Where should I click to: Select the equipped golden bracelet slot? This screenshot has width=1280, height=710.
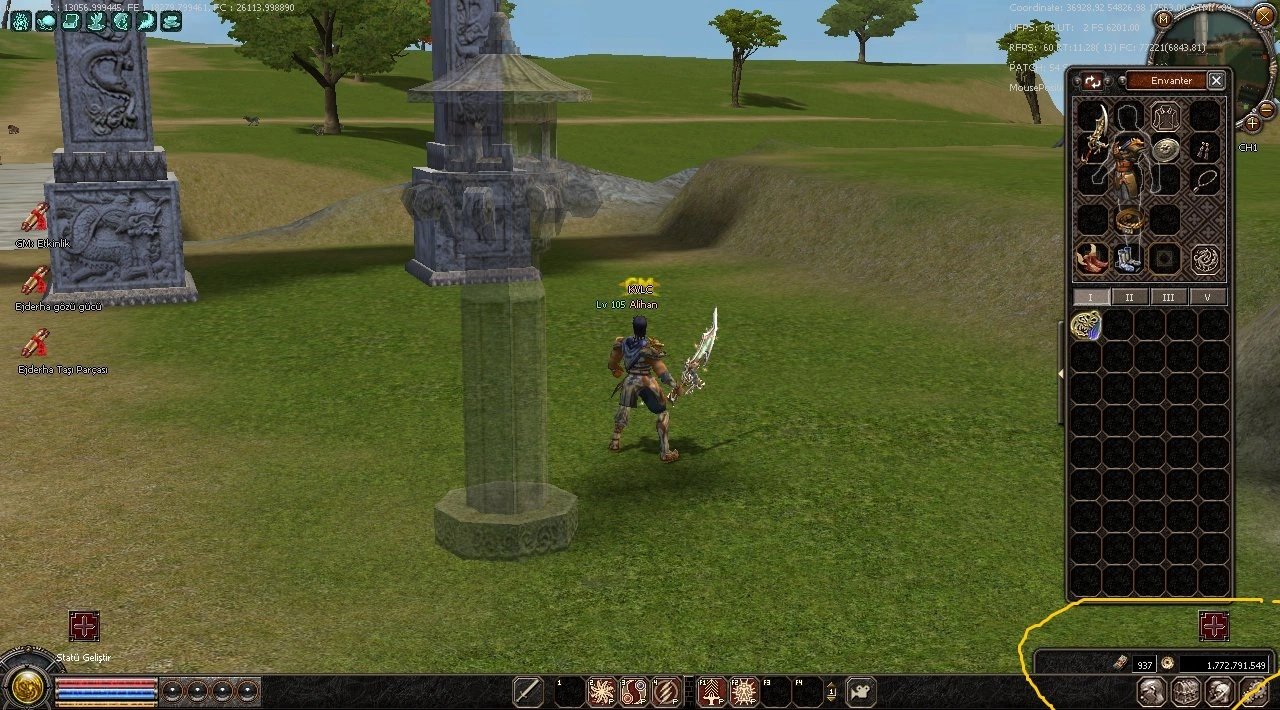[1128, 220]
